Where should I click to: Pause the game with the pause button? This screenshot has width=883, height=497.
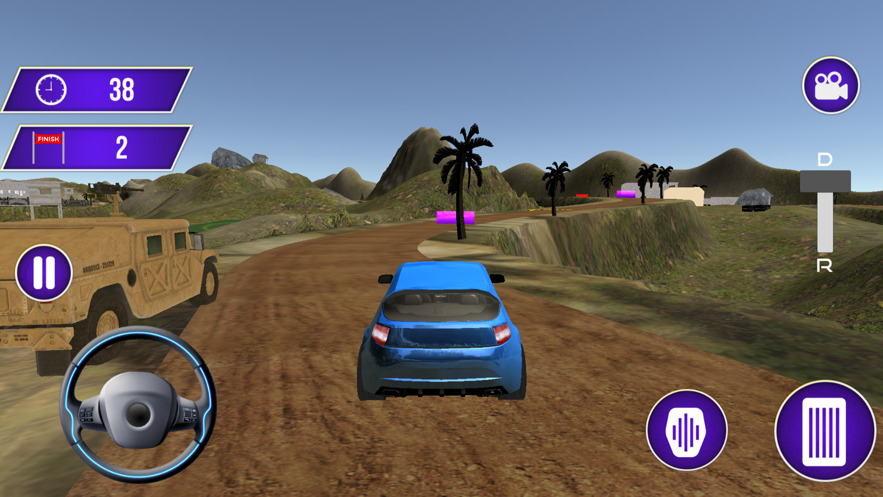click(44, 273)
